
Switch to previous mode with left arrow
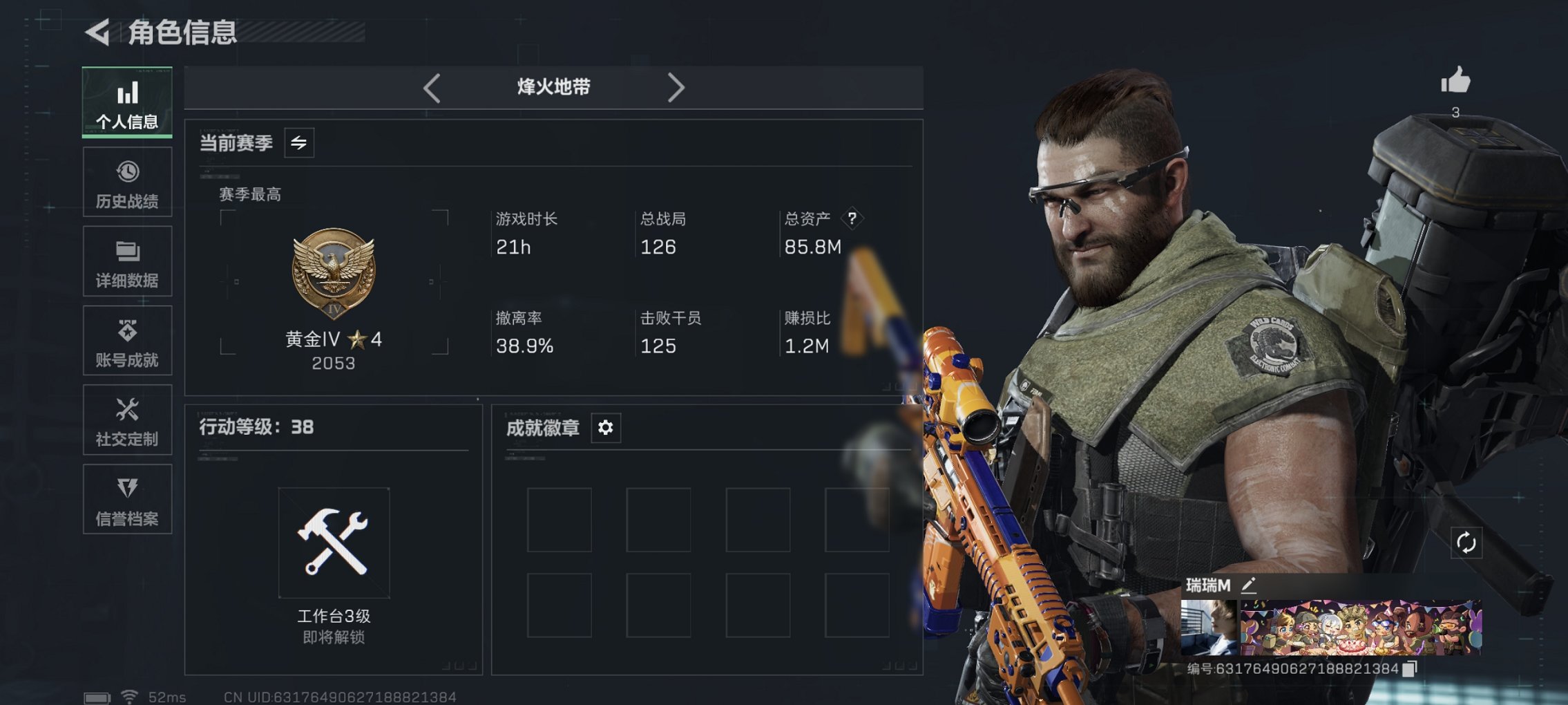click(x=432, y=87)
